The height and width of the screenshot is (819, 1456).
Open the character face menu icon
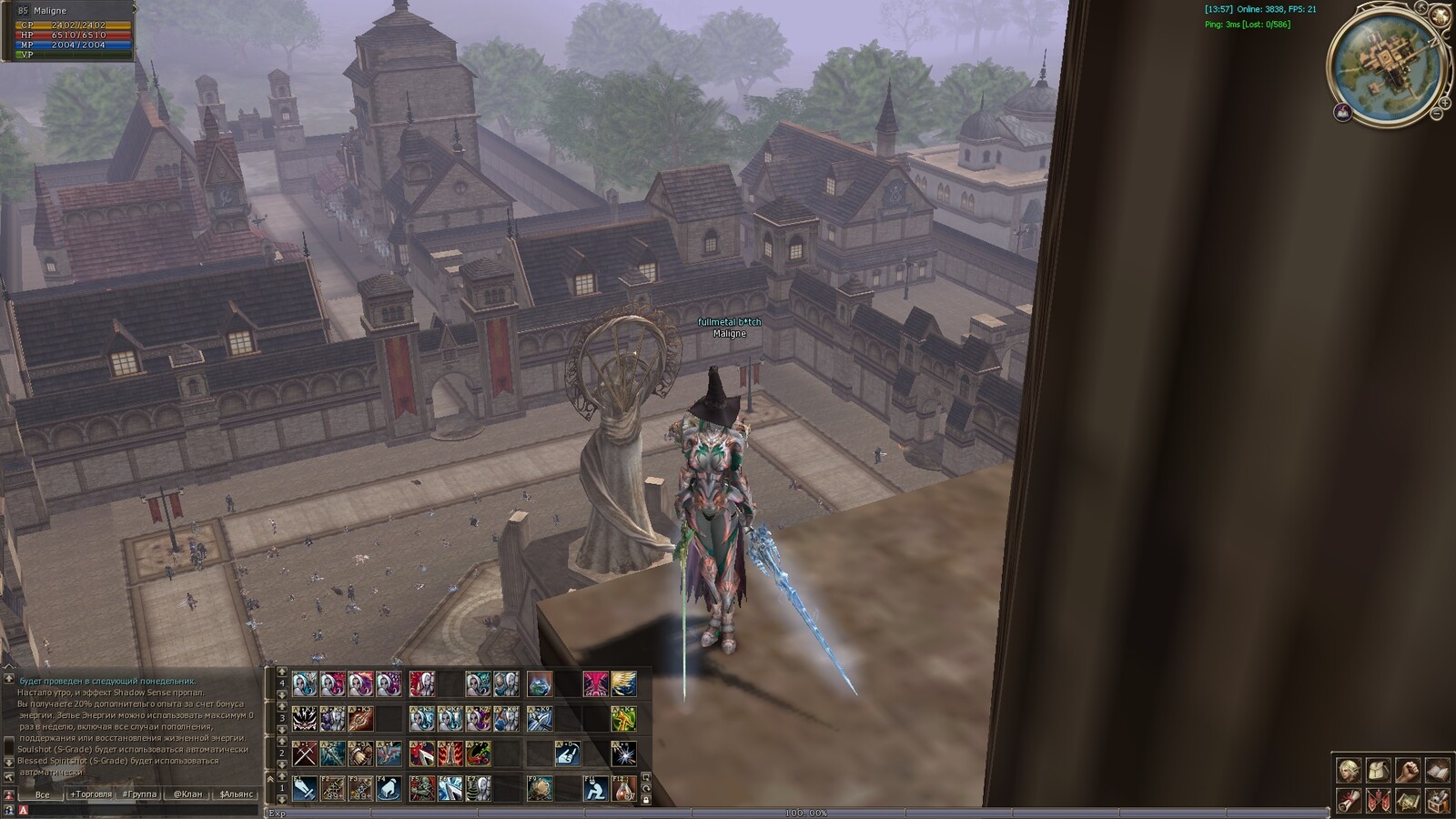[x=1349, y=771]
